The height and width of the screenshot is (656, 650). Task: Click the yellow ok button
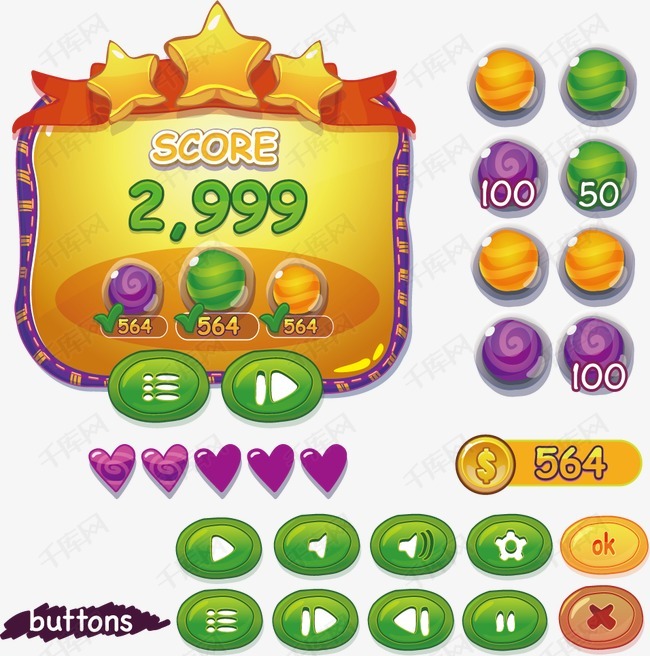pos(603,546)
